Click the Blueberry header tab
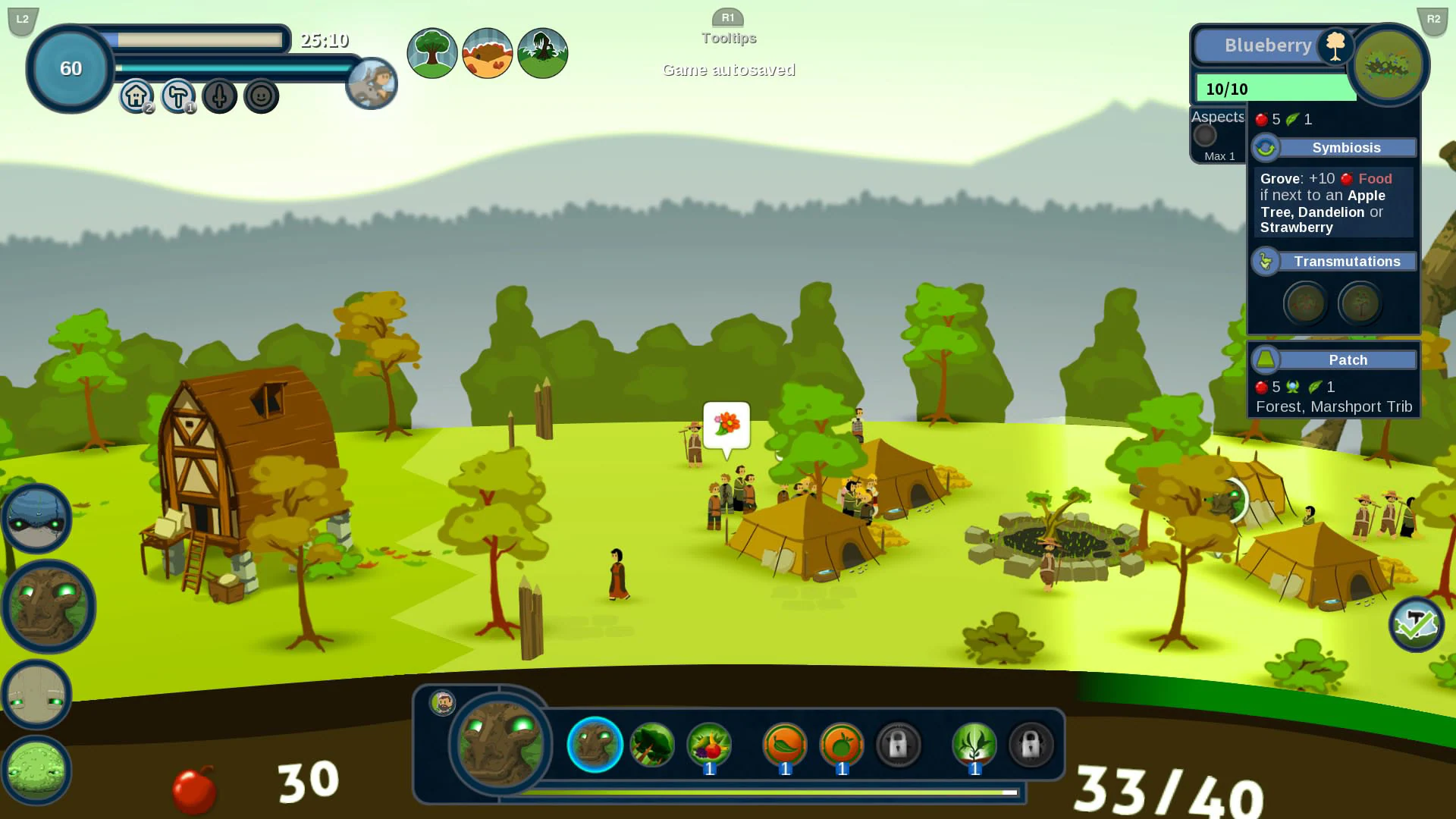1456x819 pixels. (1268, 45)
